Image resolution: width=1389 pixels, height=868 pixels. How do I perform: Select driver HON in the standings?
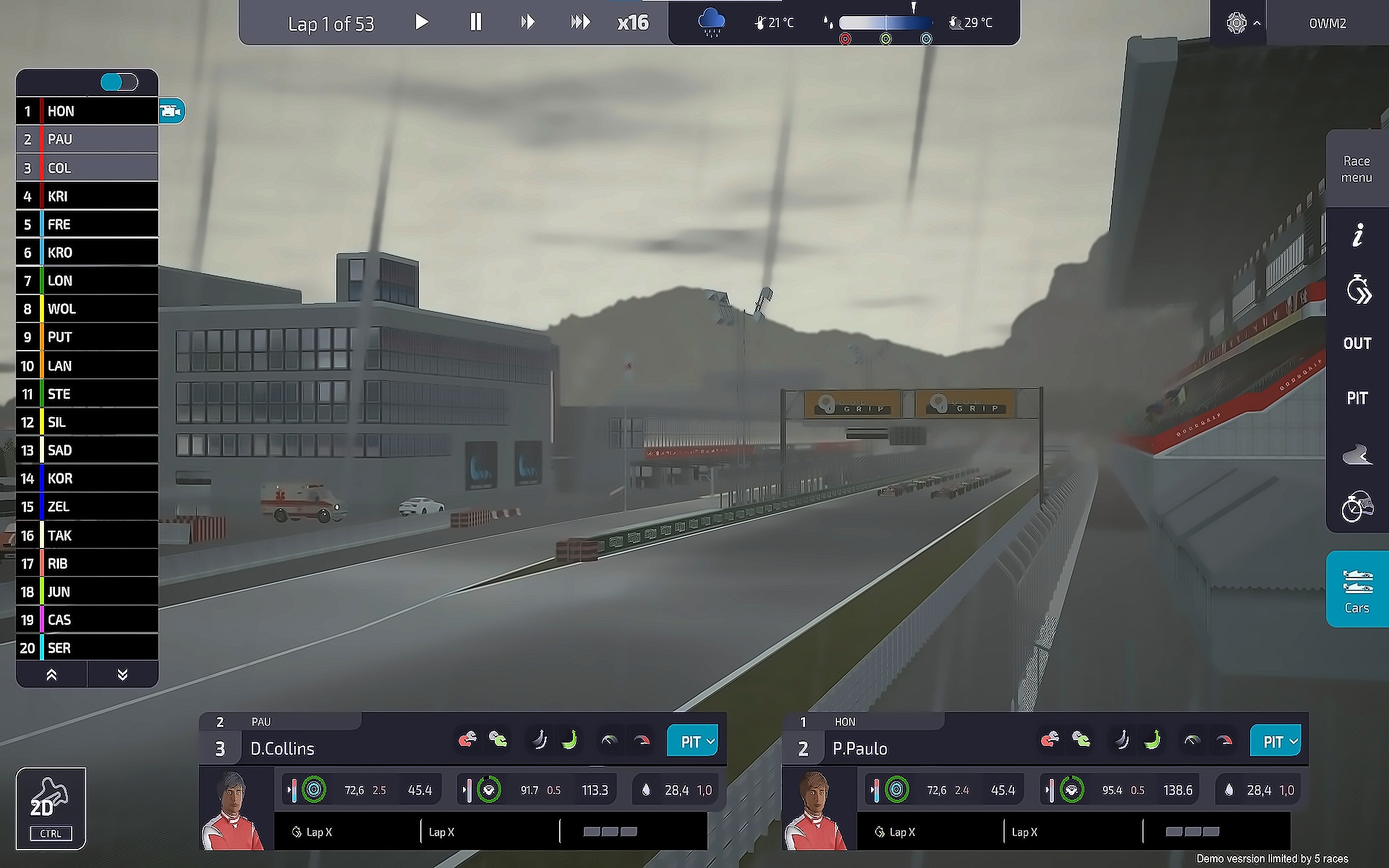coord(87,111)
